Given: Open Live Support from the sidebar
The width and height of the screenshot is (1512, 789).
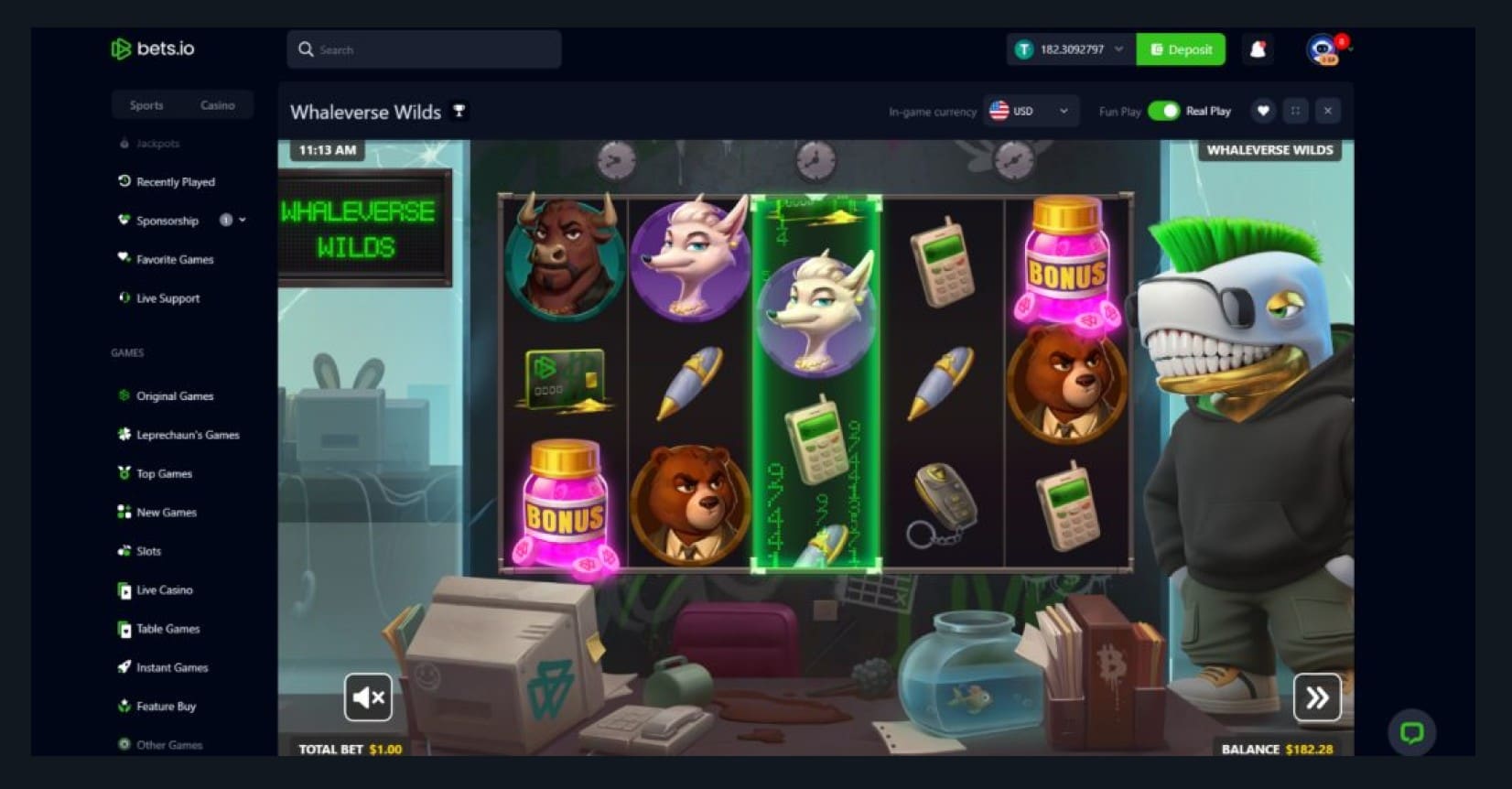Looking at the screenshot, I should pyautogui.click(x=167, y=298).
